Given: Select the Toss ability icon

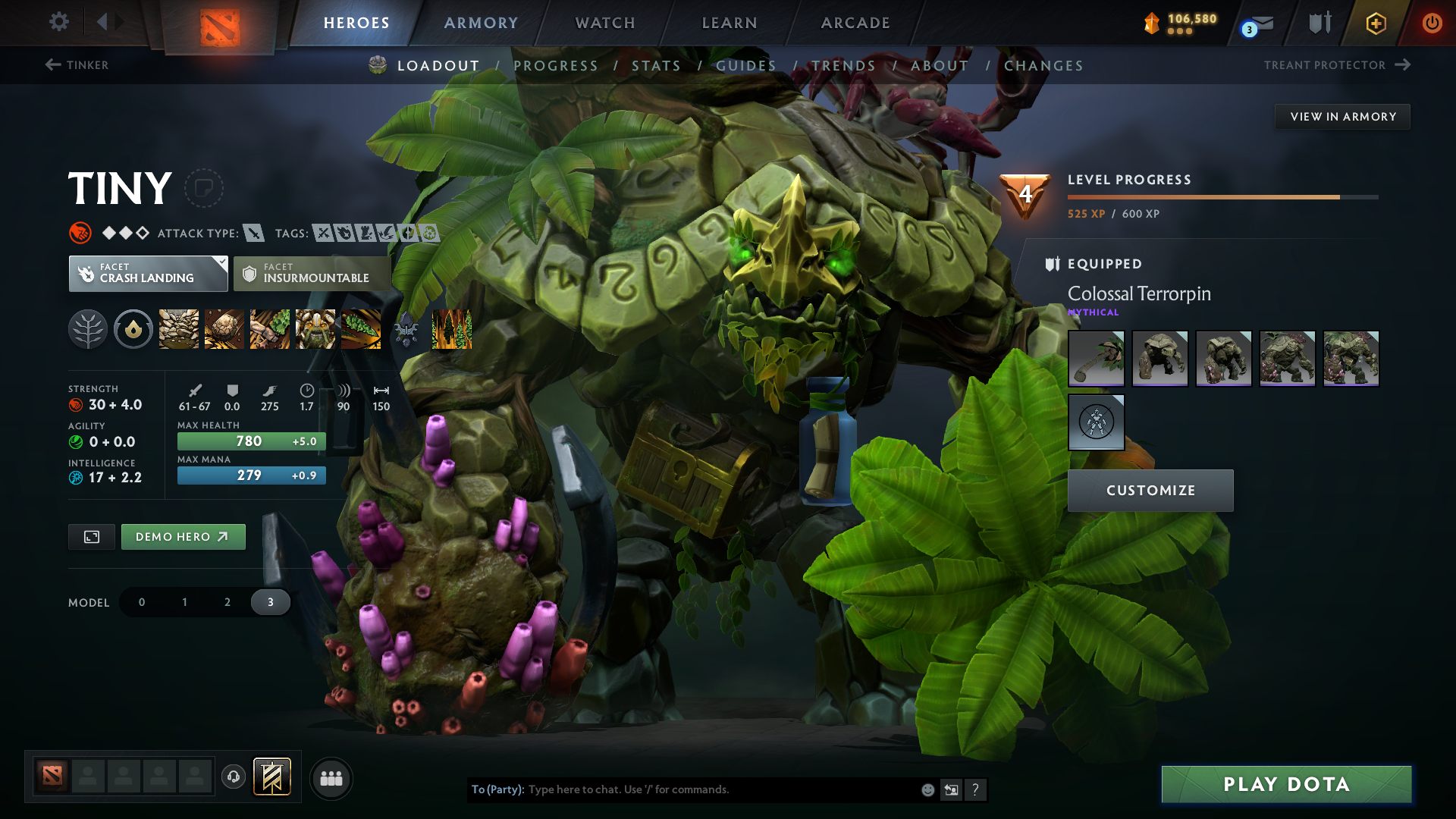Looking at the screenshot, I should pos(224,328).
